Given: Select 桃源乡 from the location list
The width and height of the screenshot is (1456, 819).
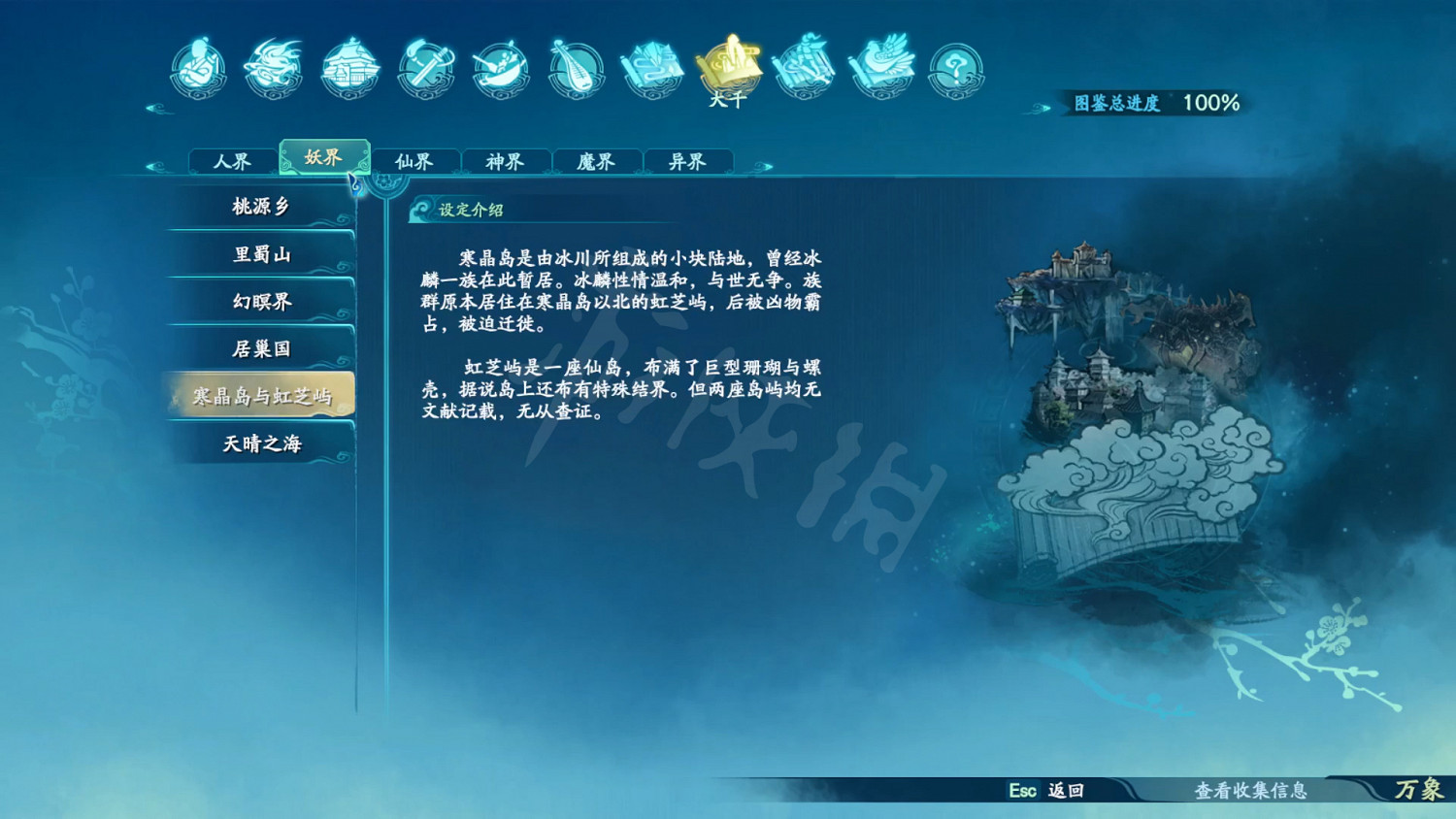Looking at the screenshot, I should coord(260,207).
